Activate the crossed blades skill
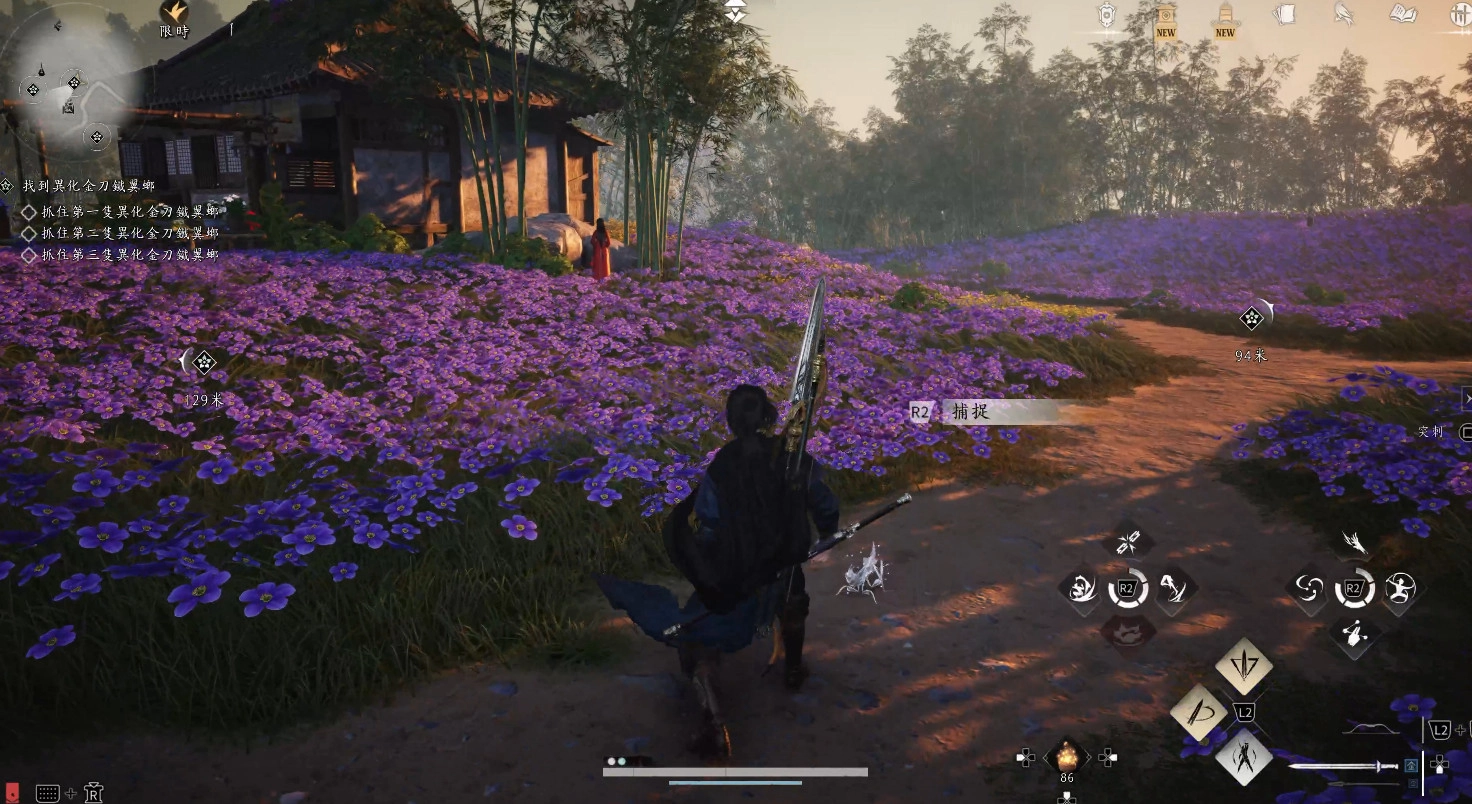 [1128, 544]
